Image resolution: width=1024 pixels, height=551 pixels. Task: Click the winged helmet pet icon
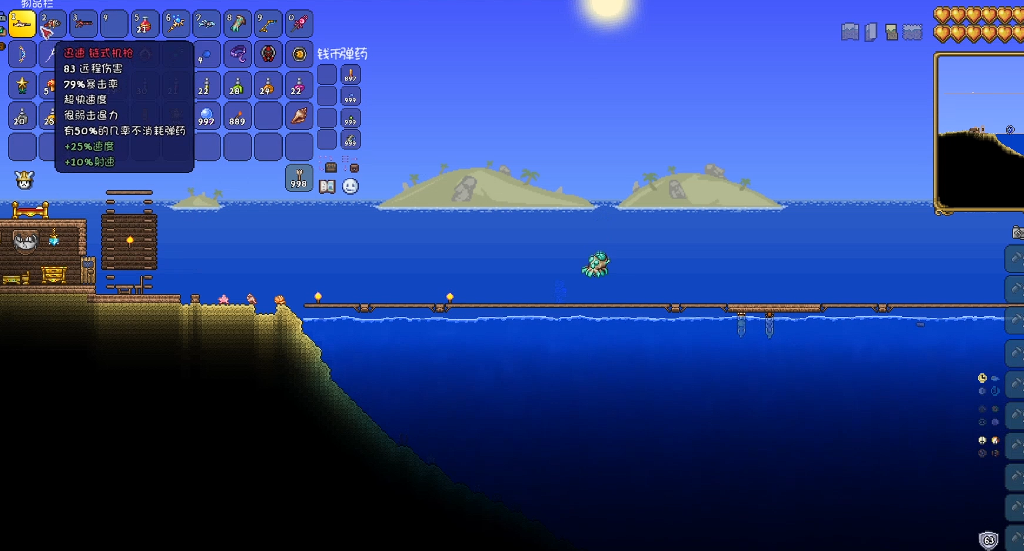pos(22,181)
